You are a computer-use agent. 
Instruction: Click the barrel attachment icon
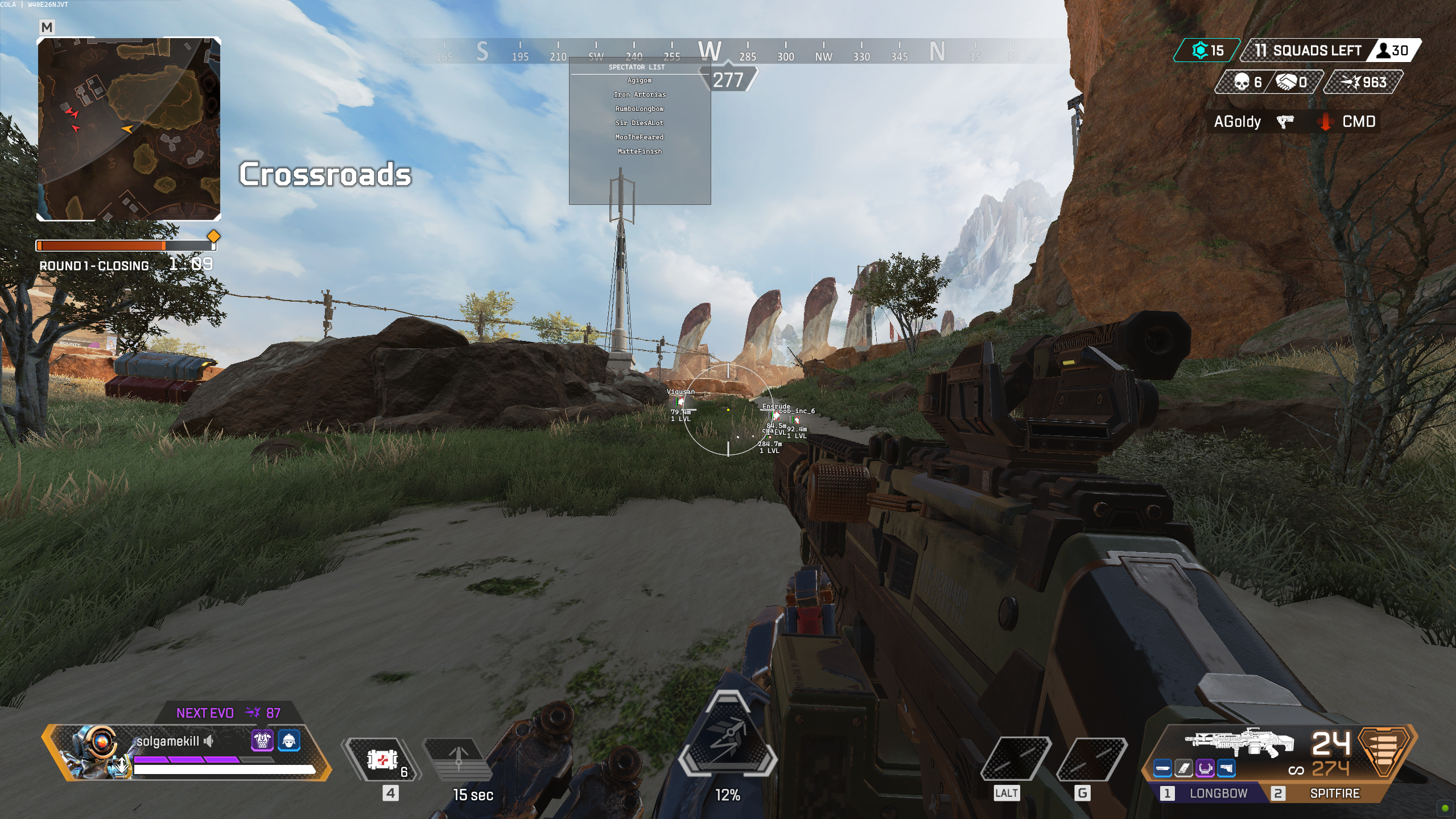pos(1162,769)
